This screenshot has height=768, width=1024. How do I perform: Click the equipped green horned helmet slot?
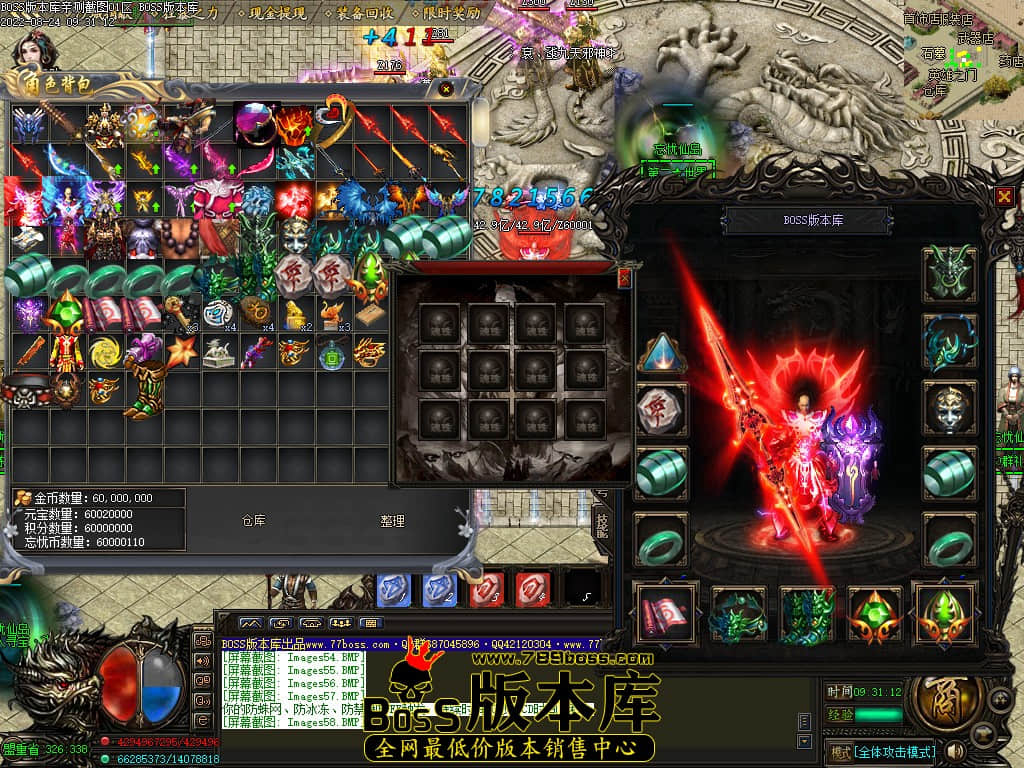(948, 274)
